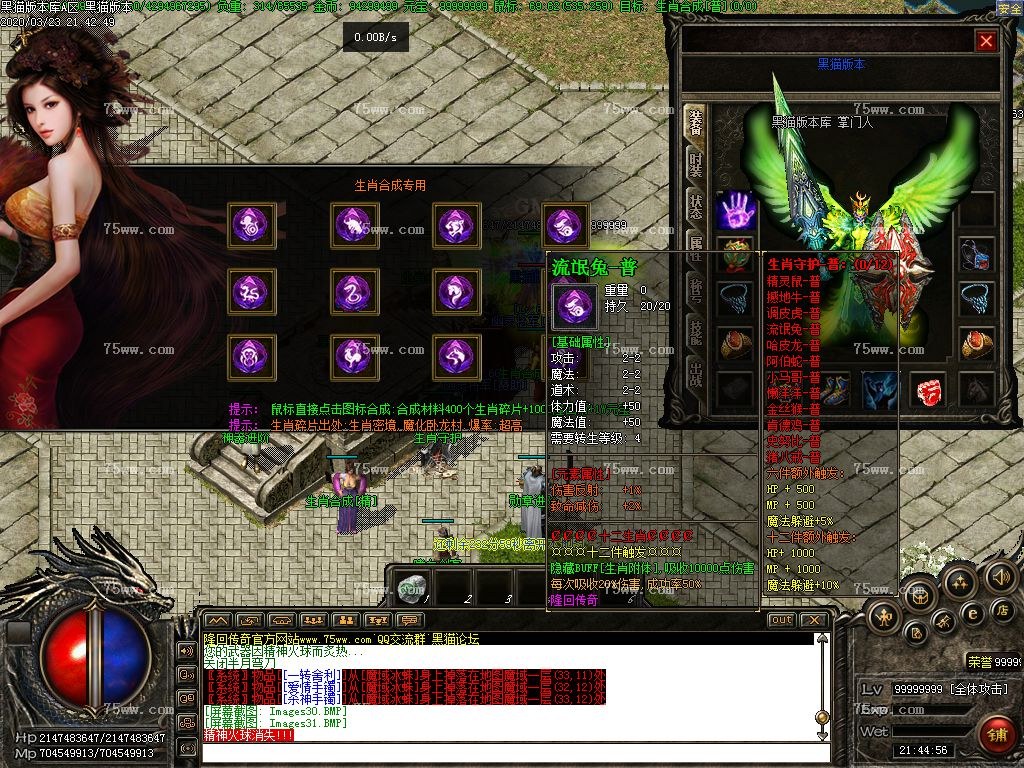
Task: Open the character figure round button
Action: pos(884,615)
